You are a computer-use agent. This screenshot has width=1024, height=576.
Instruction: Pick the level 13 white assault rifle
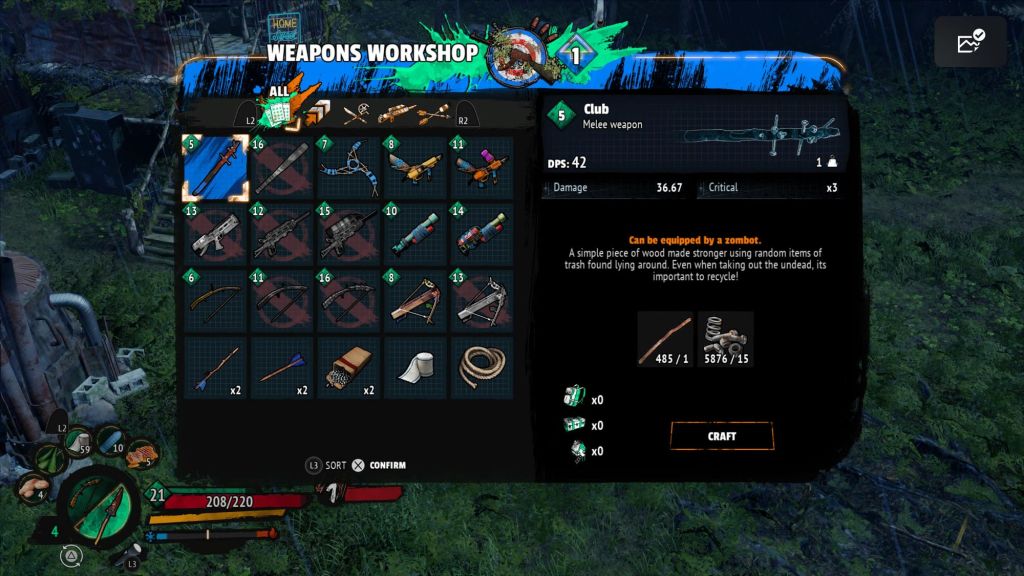click(x=215, y=235)
